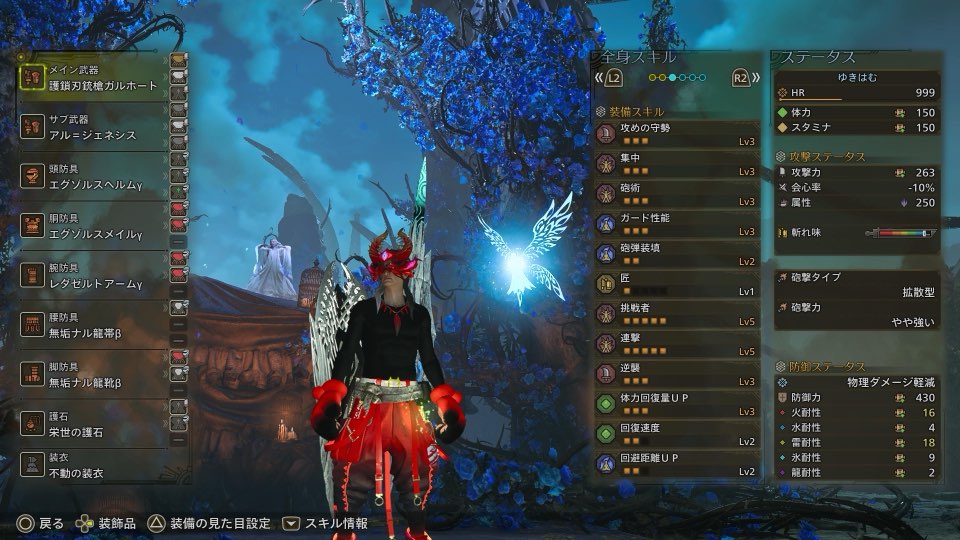Viewport: 960px width, 540px height.
Task: Select the 匠 Lv1 skill row
Action: point(676,284)
